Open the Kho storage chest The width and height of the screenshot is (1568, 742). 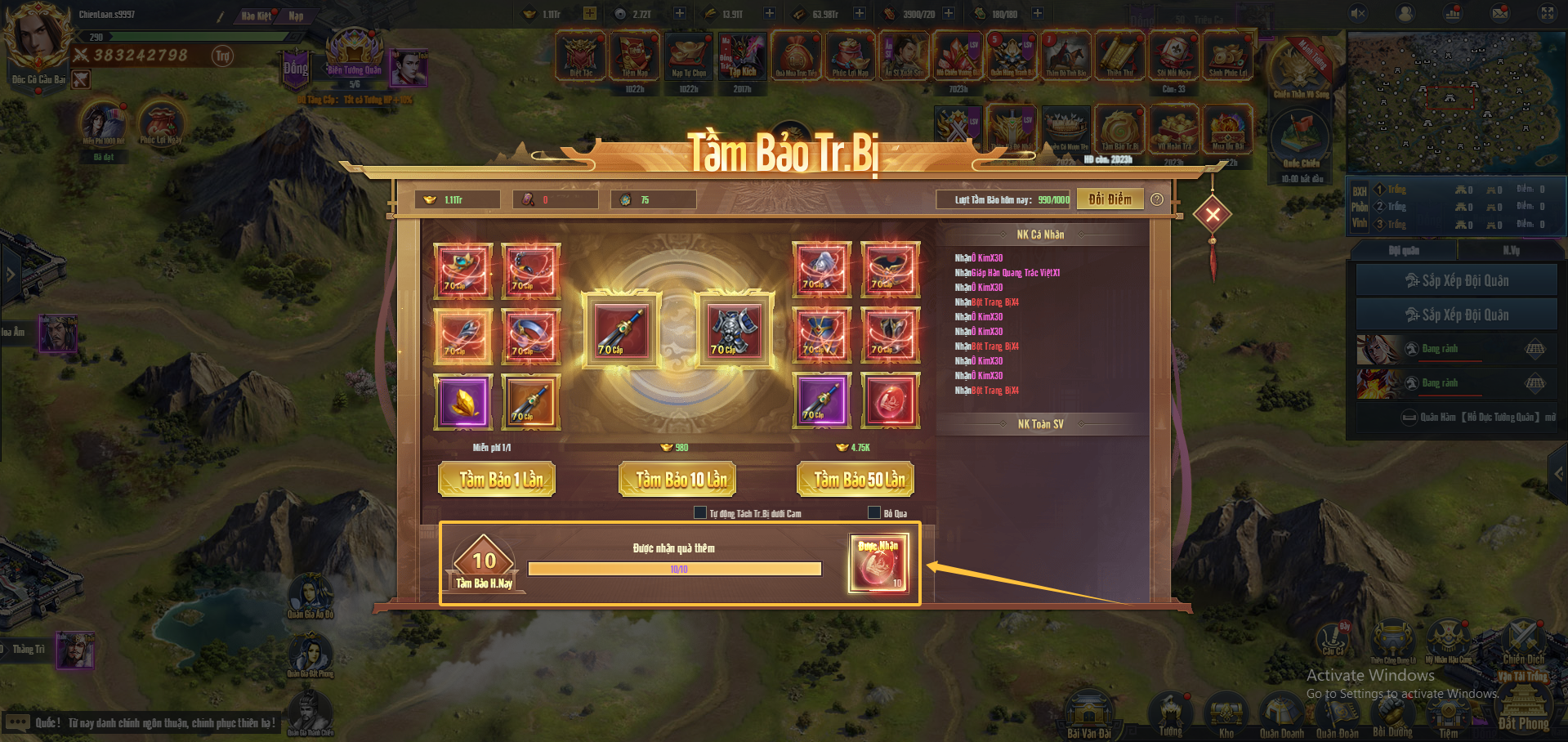(x=1226, y=713)
